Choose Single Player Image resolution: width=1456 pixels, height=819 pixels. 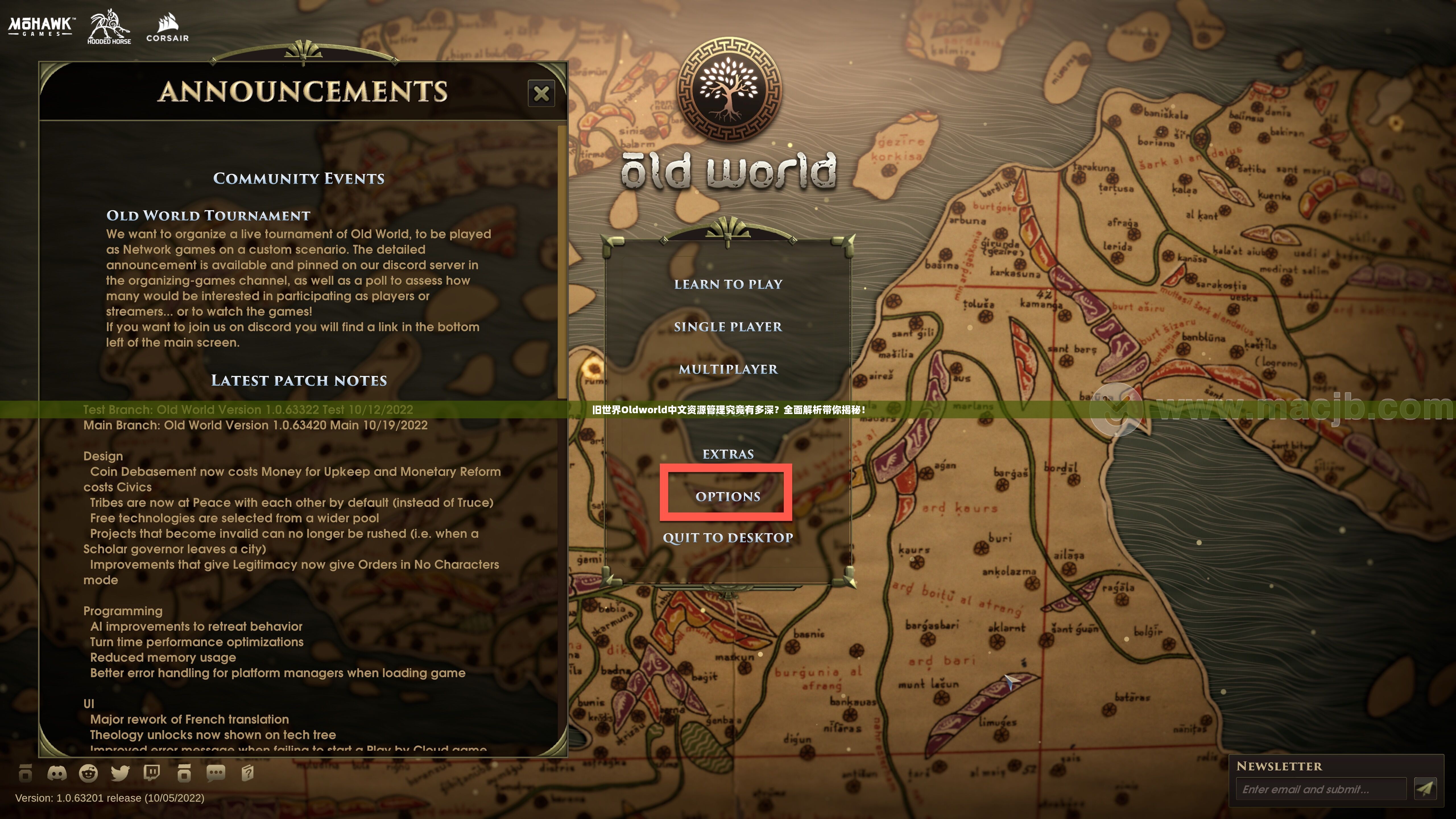[728, 327]
